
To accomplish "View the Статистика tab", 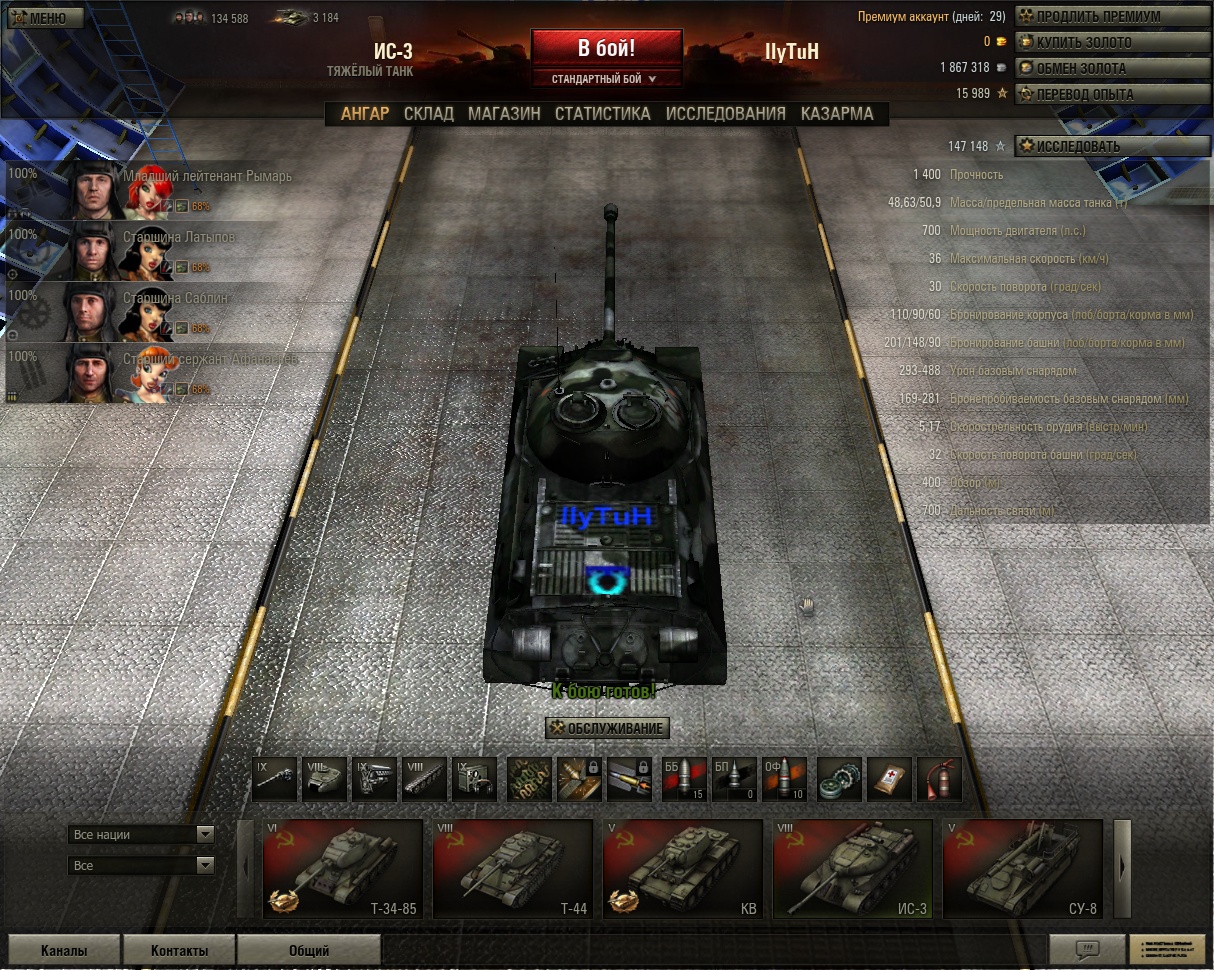I will tap(602, 114).
